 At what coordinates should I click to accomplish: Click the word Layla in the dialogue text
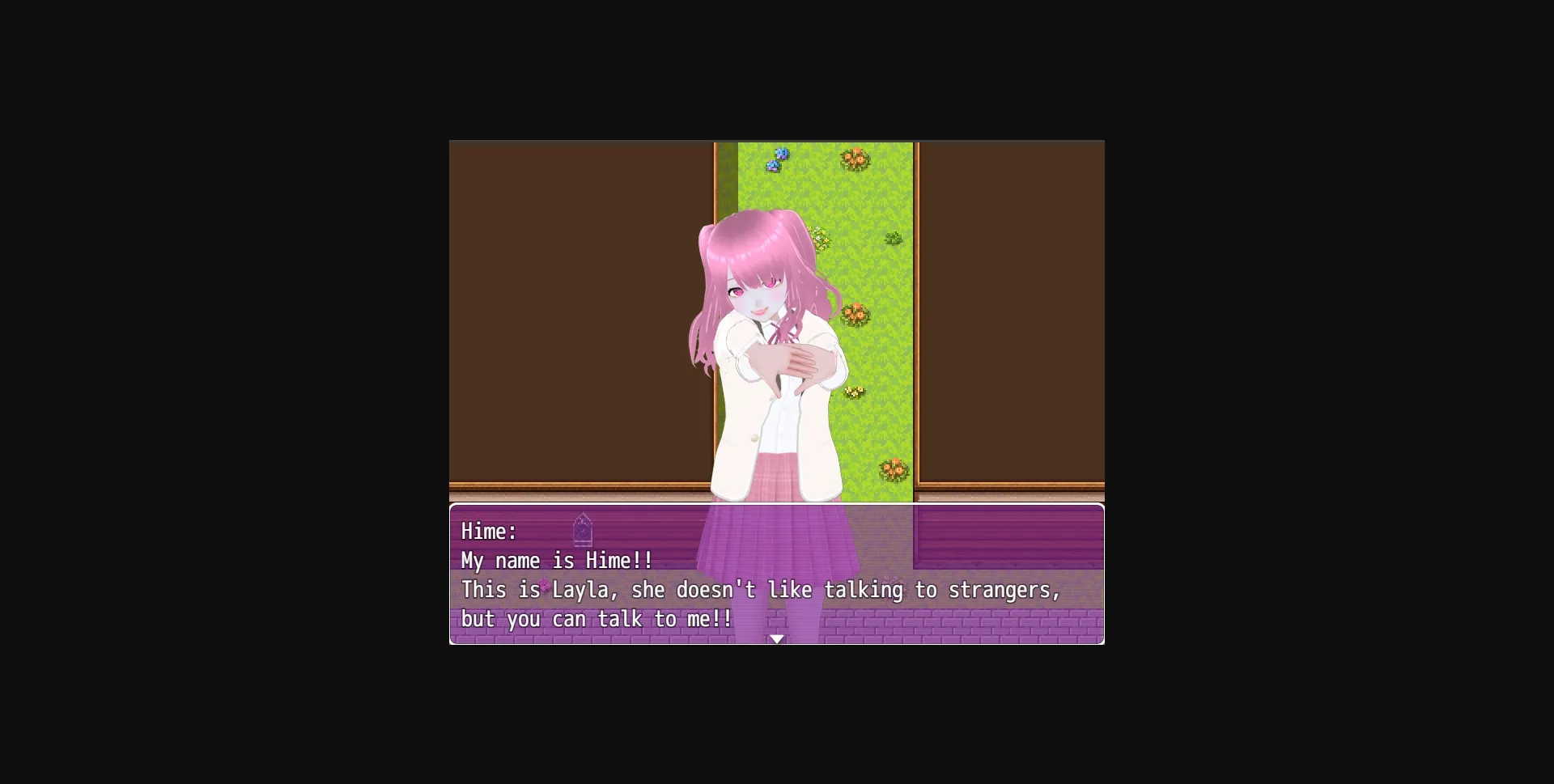point(580,590)
